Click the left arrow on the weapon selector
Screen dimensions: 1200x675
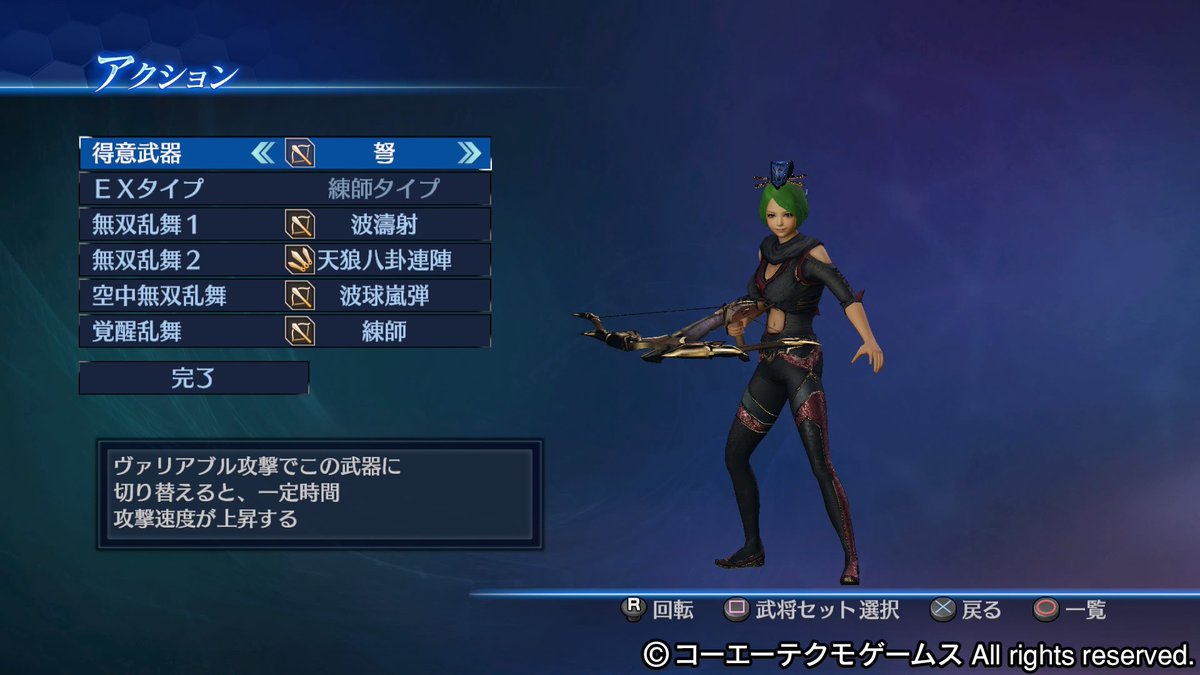[x=263, y=153]
